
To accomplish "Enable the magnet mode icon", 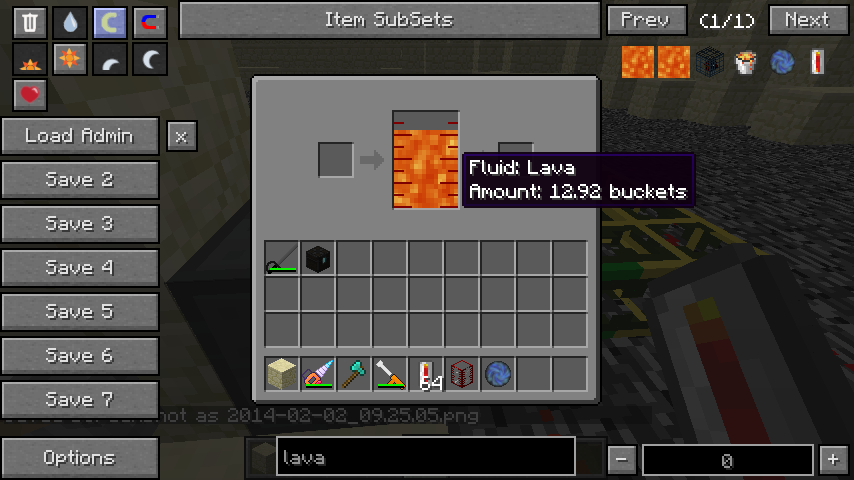I will [149, 23].
